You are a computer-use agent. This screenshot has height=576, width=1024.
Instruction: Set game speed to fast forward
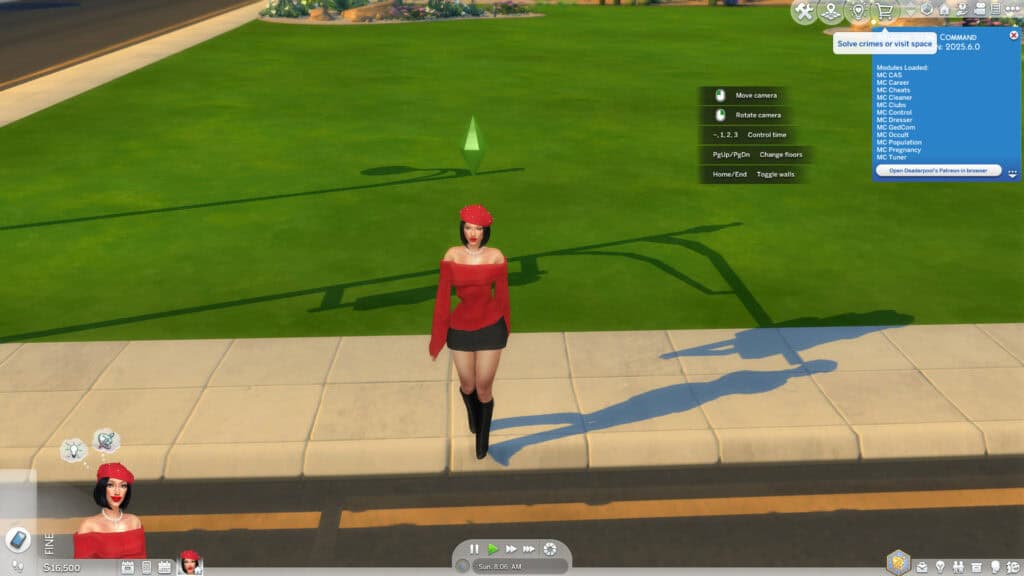tap(511, 549)
